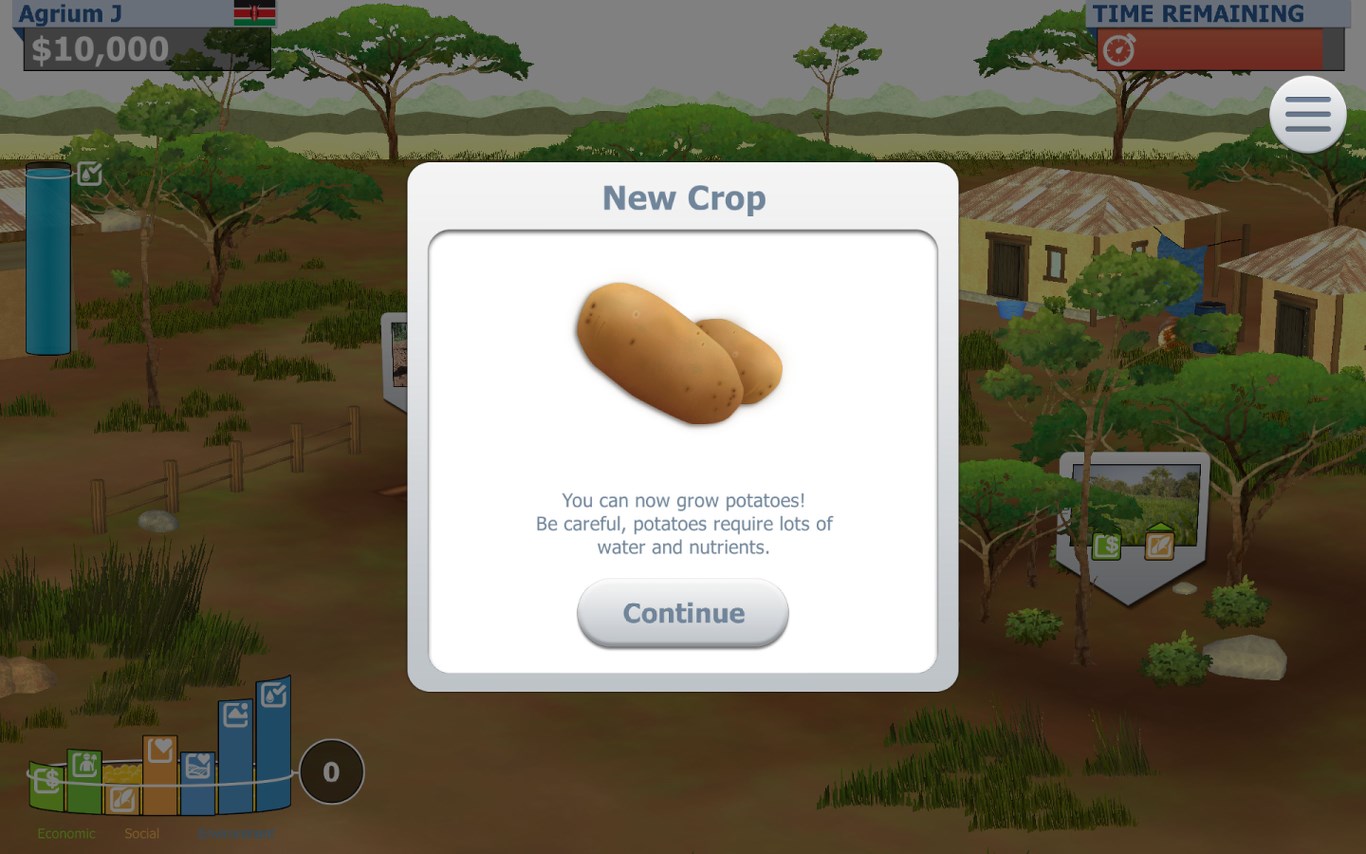Select the heart icon on the Social bar
This screenshot has height=854, width=1366.
pyautogui.click(x=161, y=748)
